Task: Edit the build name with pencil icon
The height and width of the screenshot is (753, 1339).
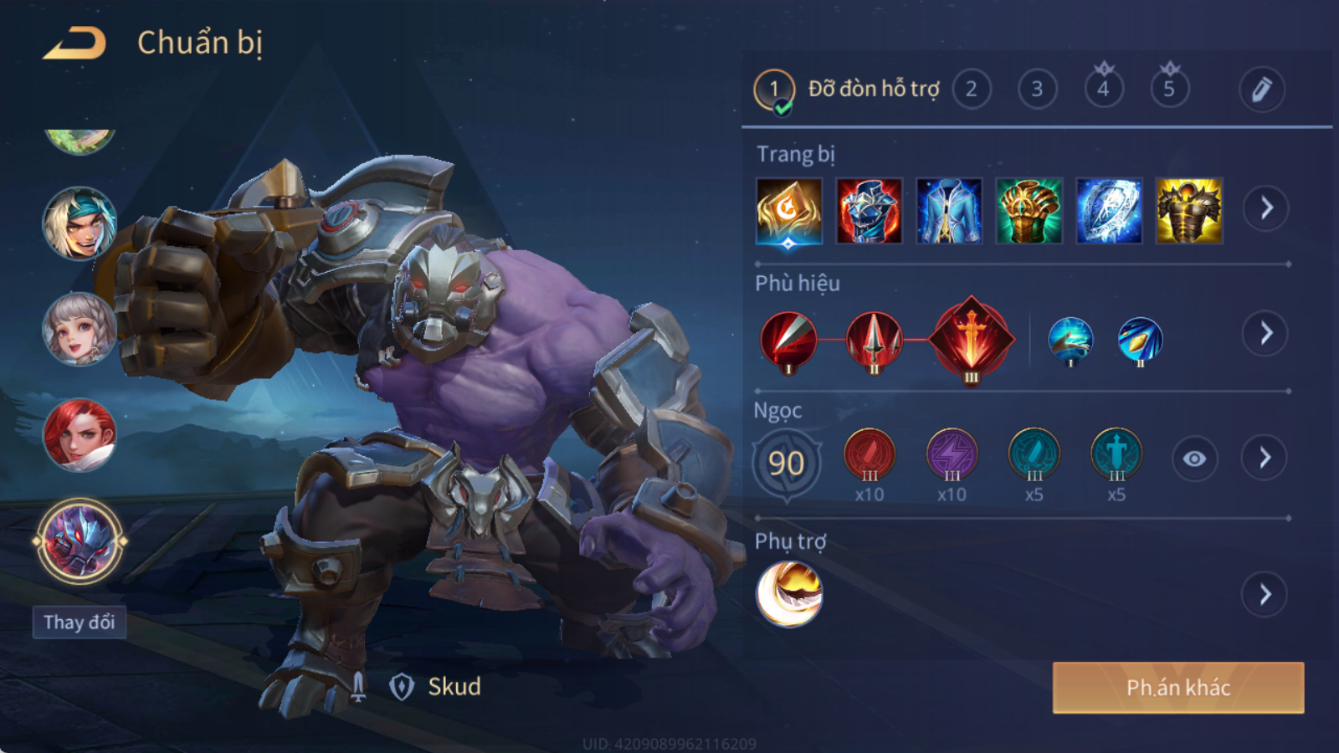Action: click(1261, 90)
